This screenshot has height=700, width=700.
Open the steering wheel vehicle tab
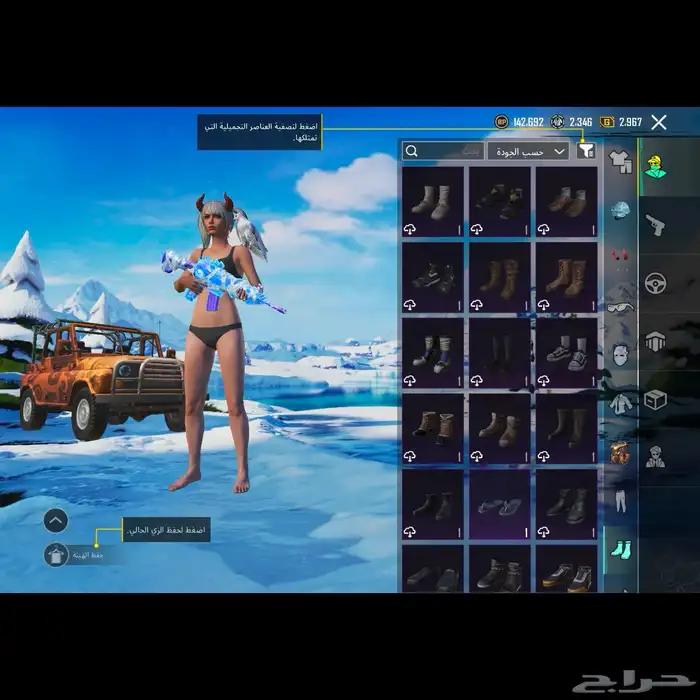[656, 283]
